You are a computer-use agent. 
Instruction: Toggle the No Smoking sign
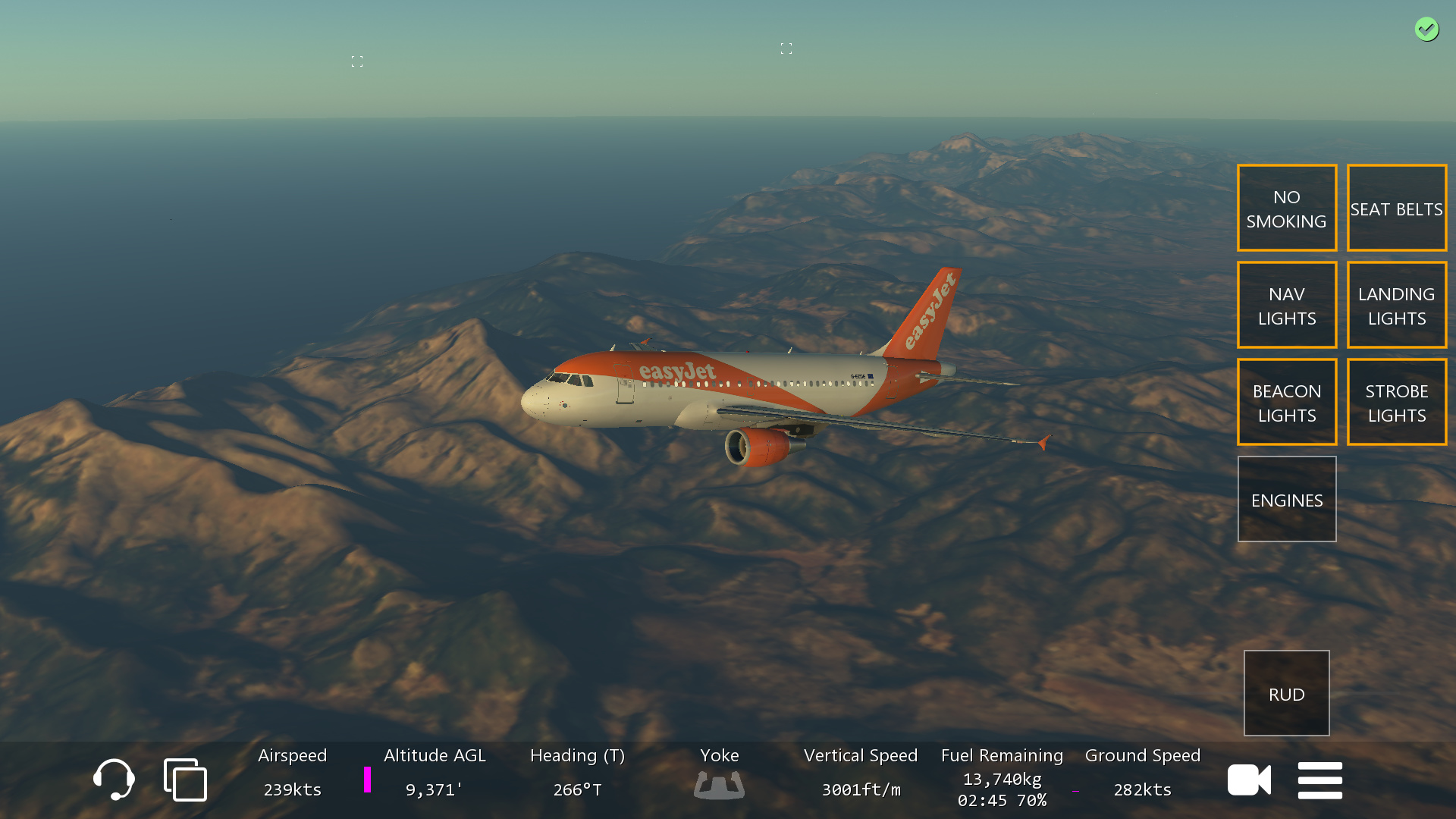click(1286, 208)
